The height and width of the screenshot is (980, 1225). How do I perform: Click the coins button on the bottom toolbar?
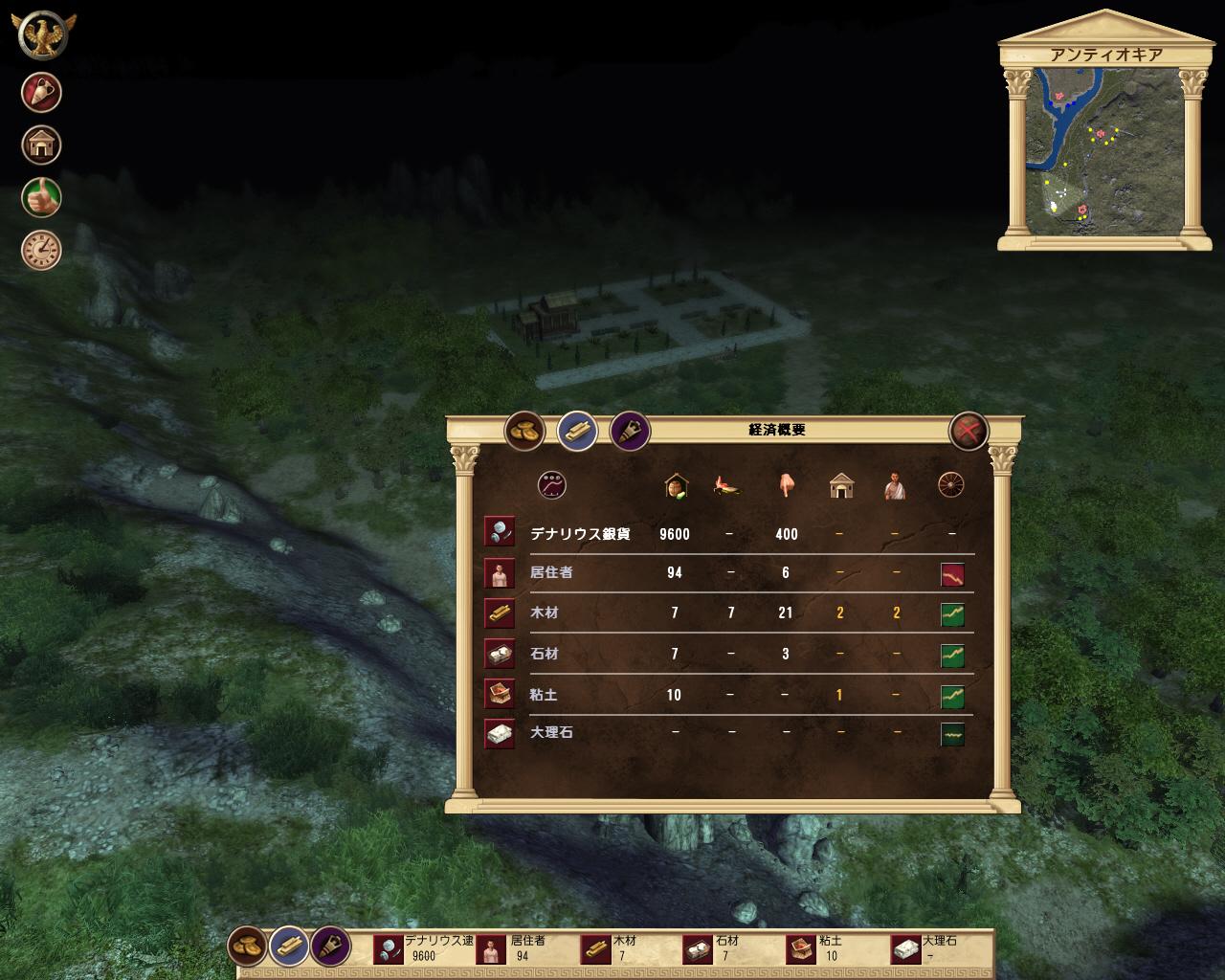[247, 947]
